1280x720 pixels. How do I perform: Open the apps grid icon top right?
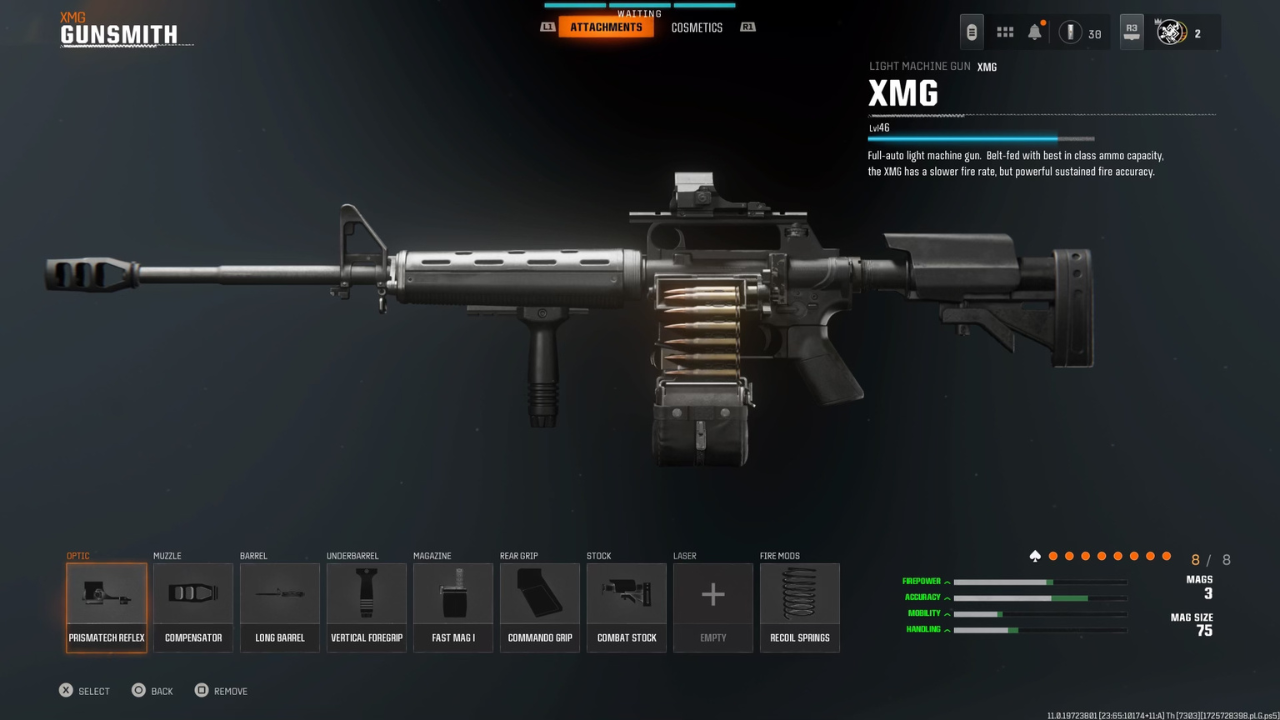[1004, 31]
